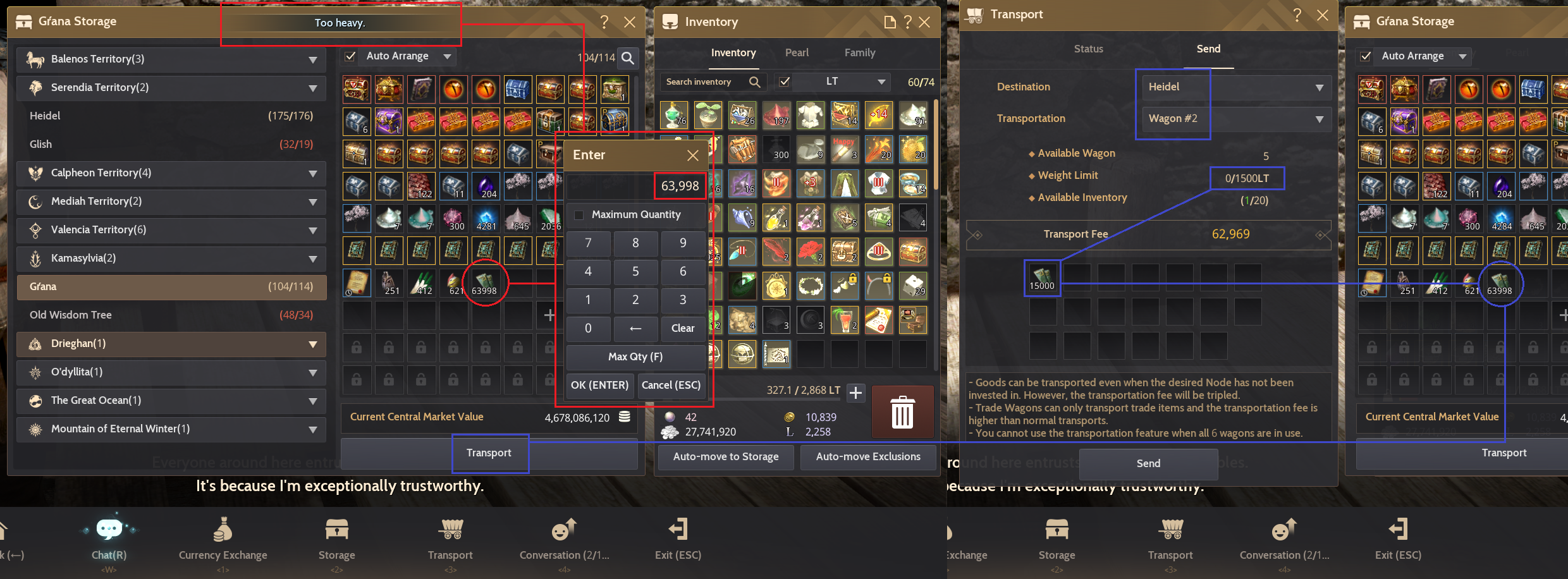This screenshot has height=579, width=1568.
Task: Click OK (ENTER) in the quantity dialog
Action: click(x=599, y=385)
